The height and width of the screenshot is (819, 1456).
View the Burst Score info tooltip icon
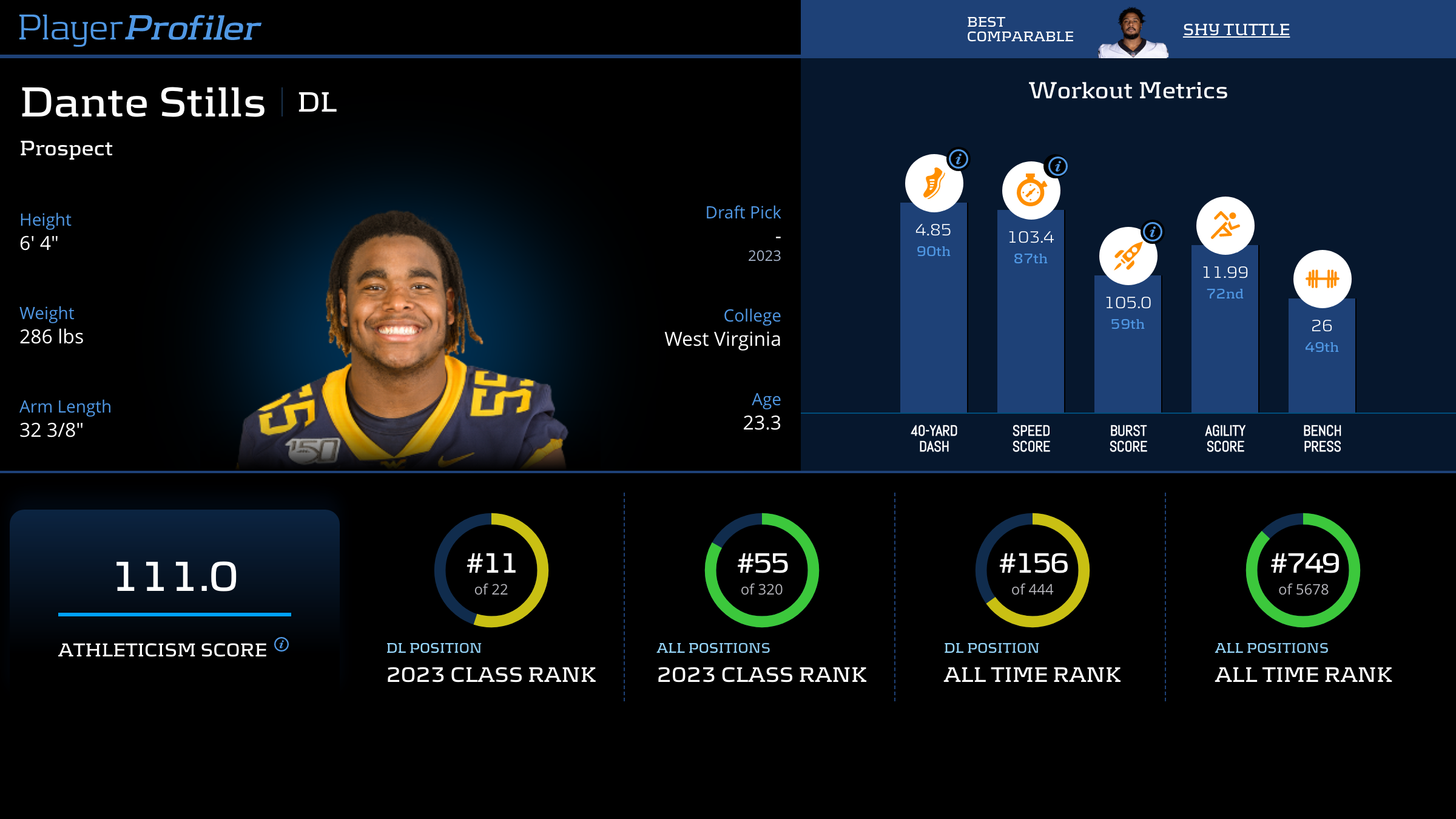pos(1152,232)
